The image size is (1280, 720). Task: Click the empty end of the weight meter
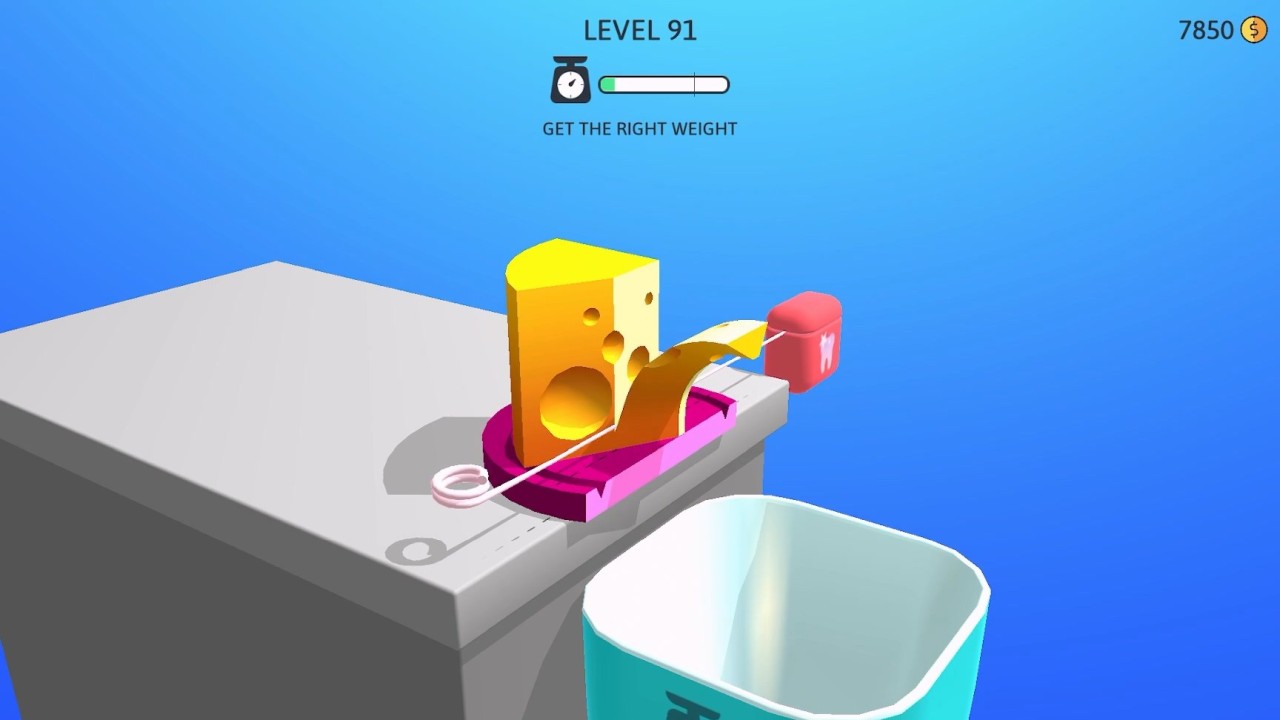coord(715,84)
